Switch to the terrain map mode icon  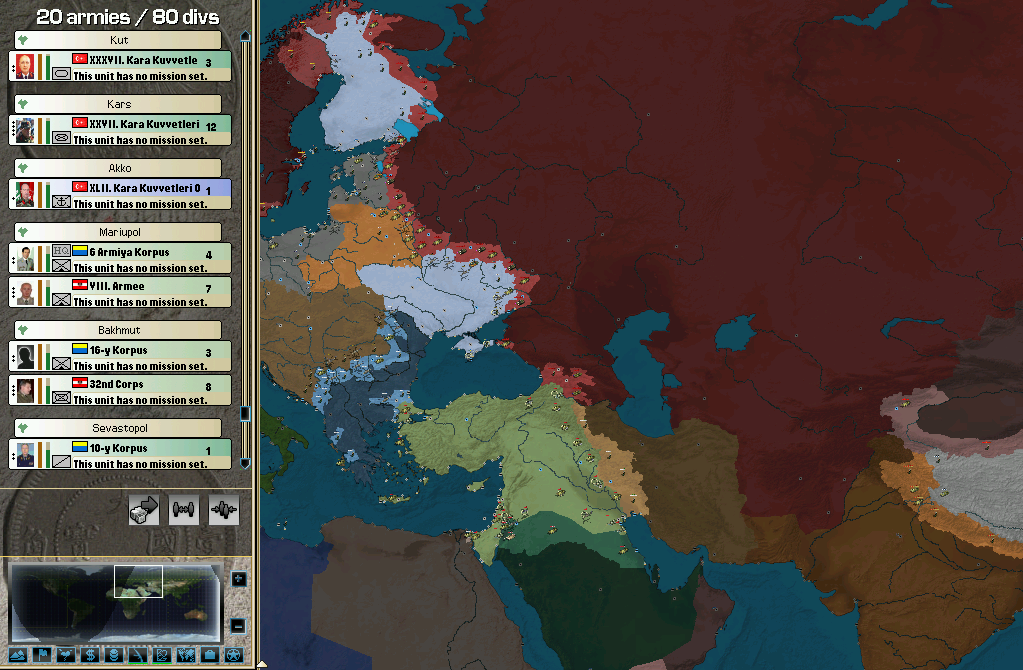[16, 655]
